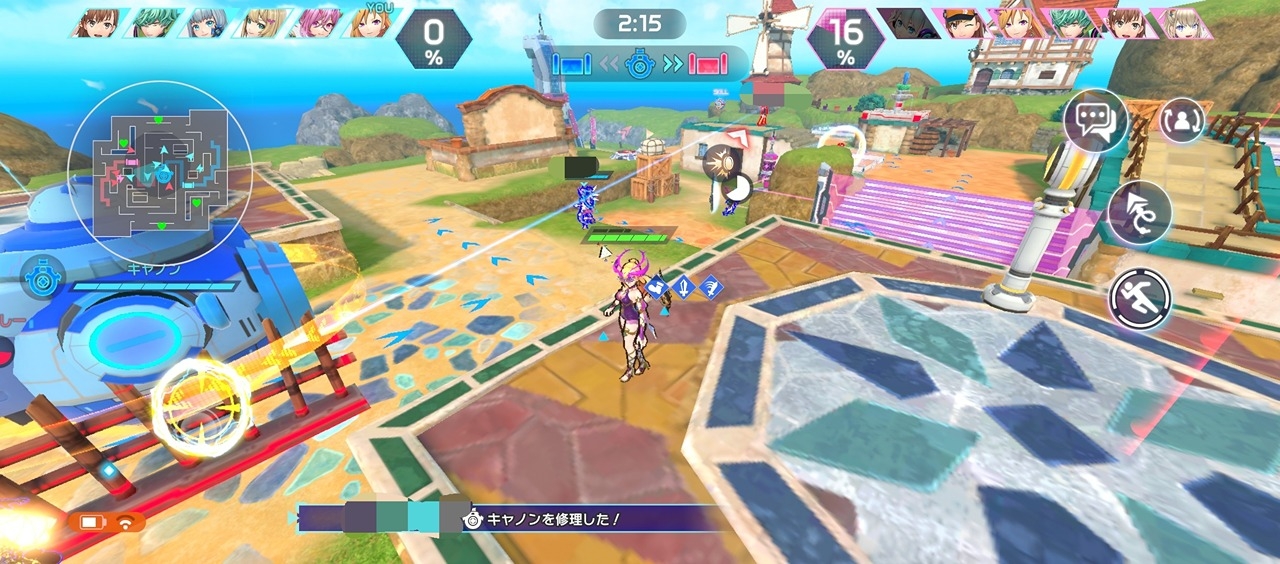The image size is (1280, 564).
Task: Select the blue team's pink-haired glasses portrait
Action: (x=316, y=23)
